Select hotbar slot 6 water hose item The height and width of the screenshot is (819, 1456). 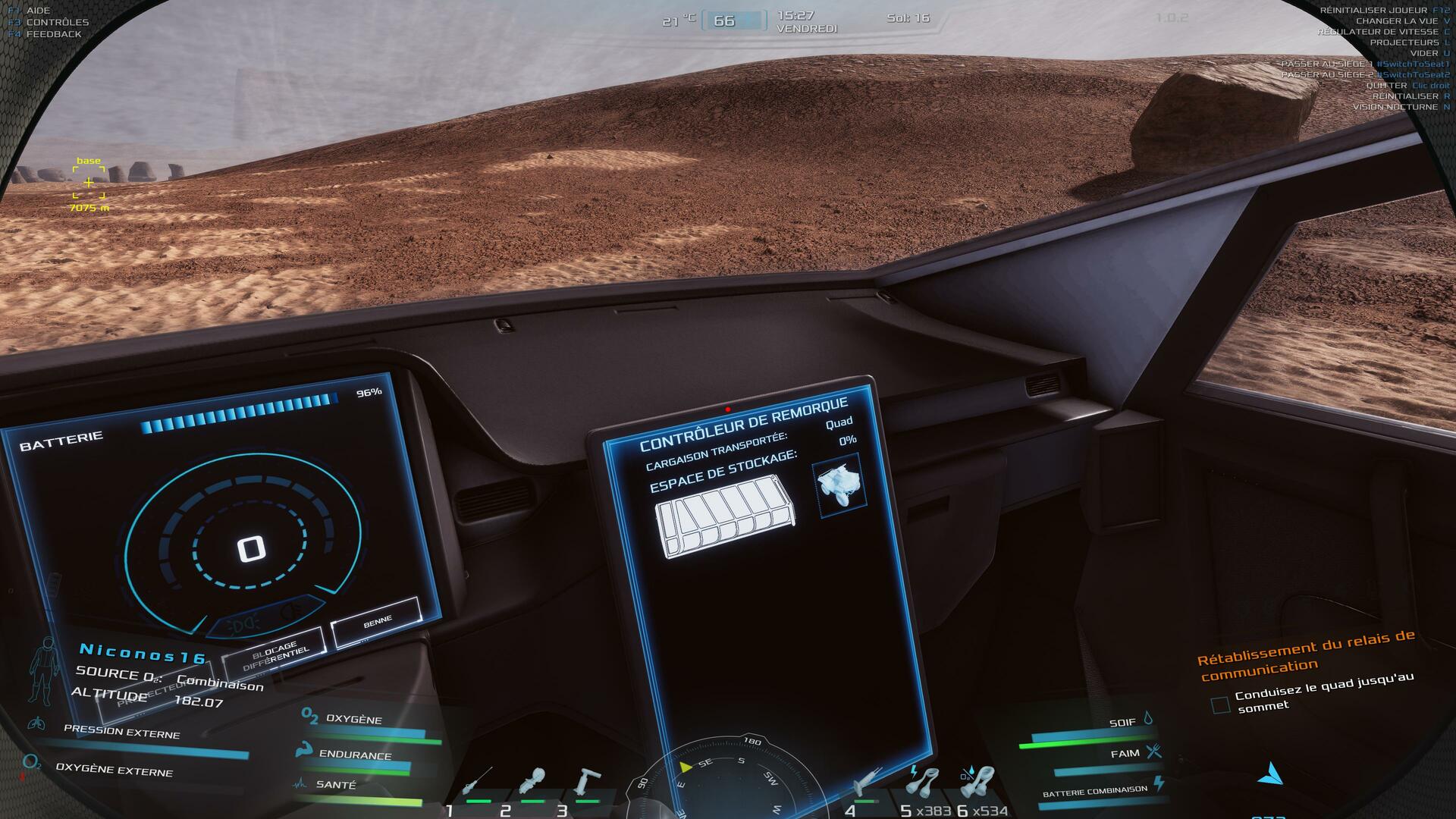pos(977,781)
